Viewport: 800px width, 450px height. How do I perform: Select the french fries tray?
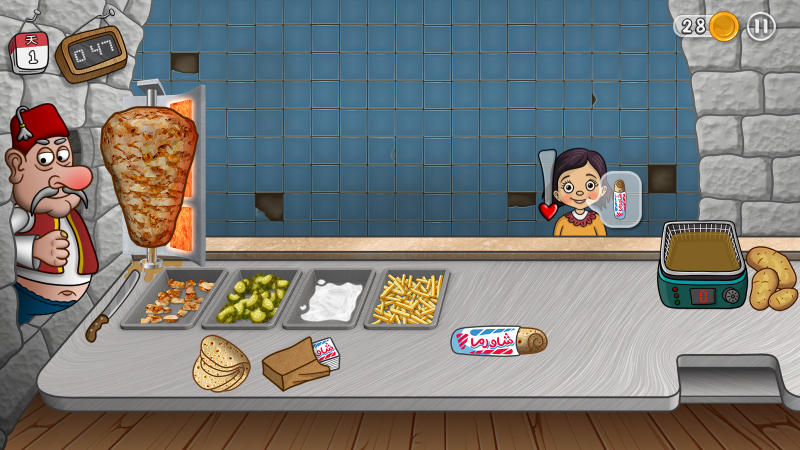[x=407, y=299]
